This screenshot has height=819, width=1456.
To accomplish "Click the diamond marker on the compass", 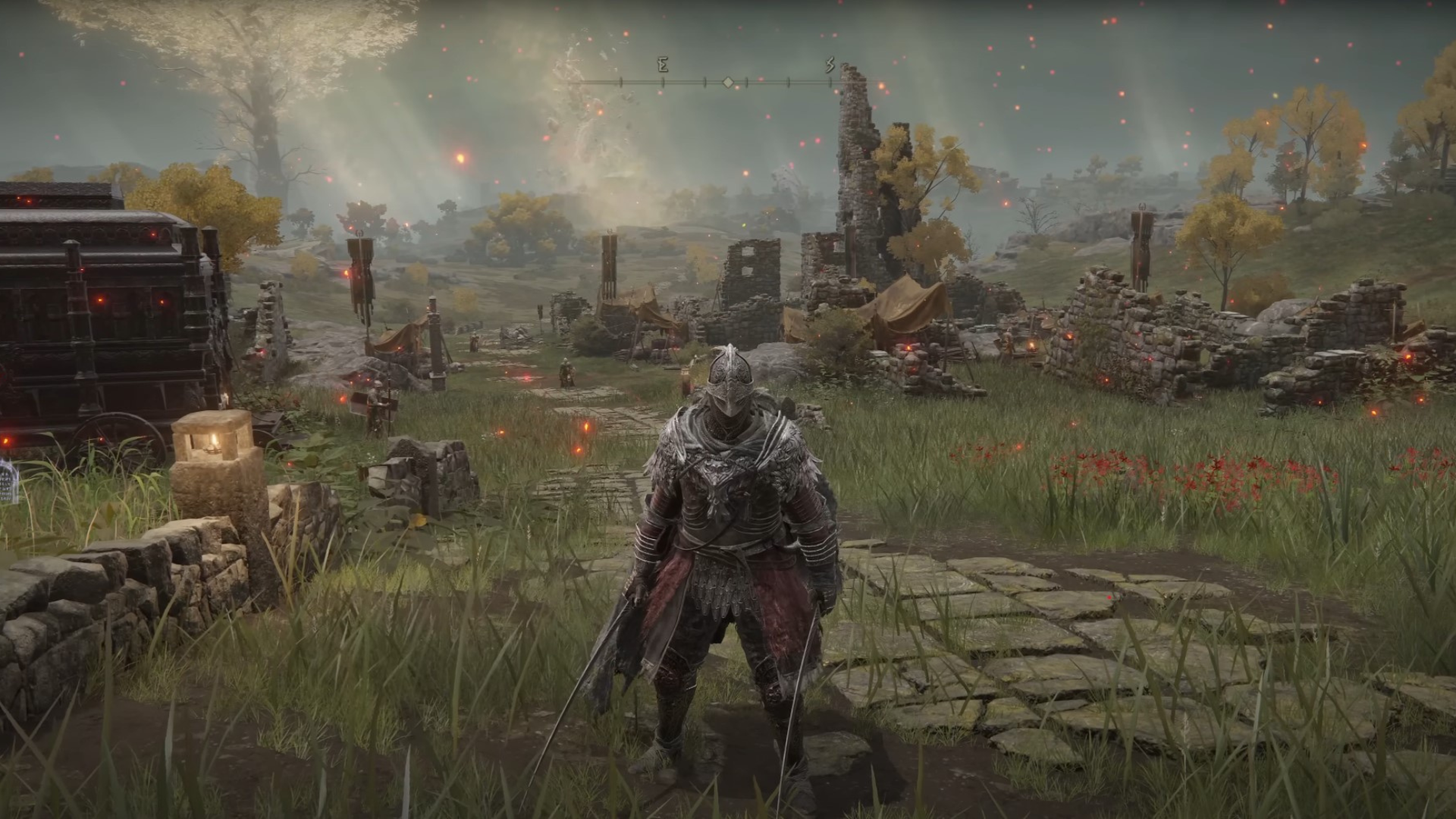I will tap(728, 82).
